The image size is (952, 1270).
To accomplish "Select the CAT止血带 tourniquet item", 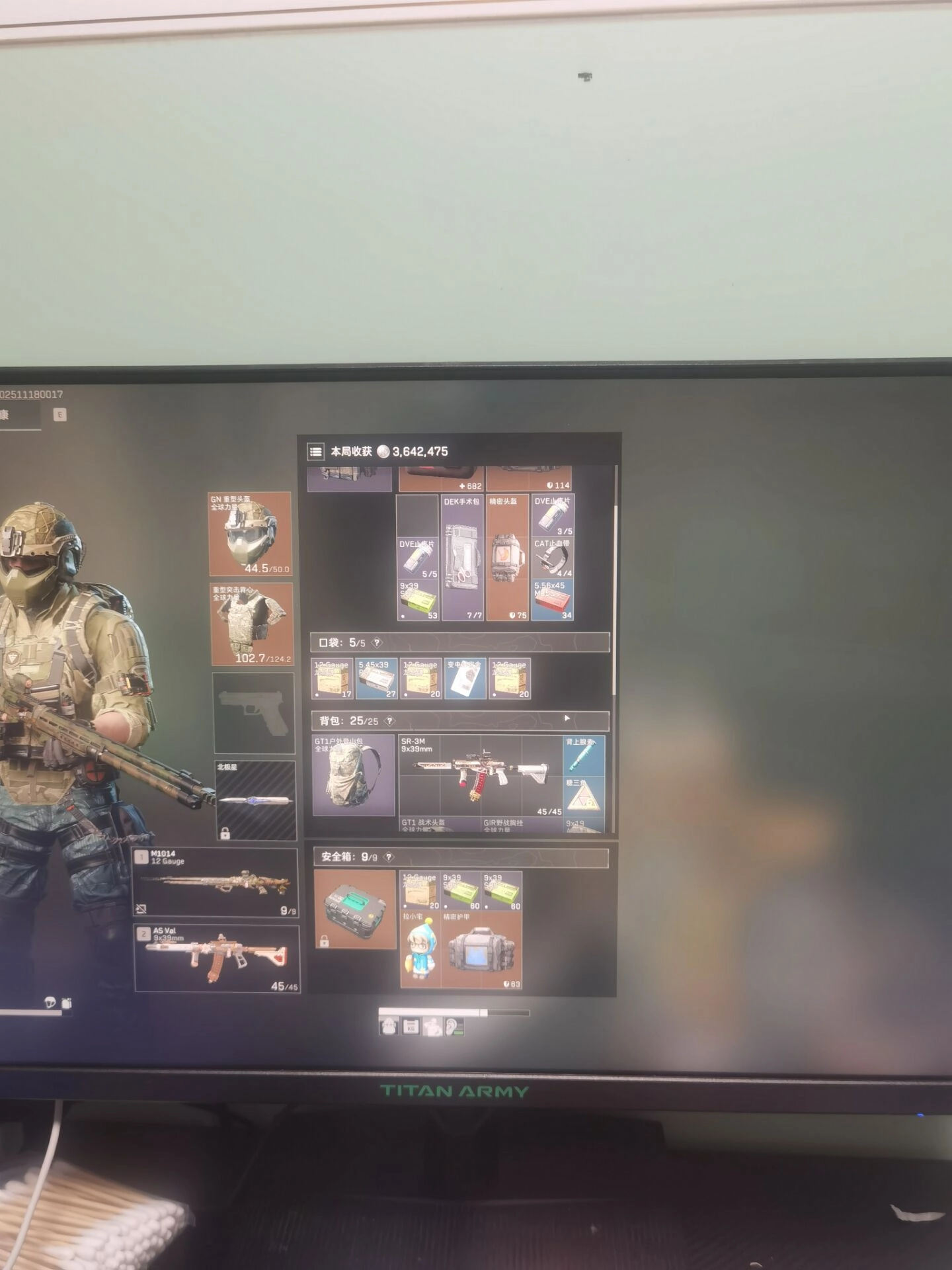I will coord(553,558).
